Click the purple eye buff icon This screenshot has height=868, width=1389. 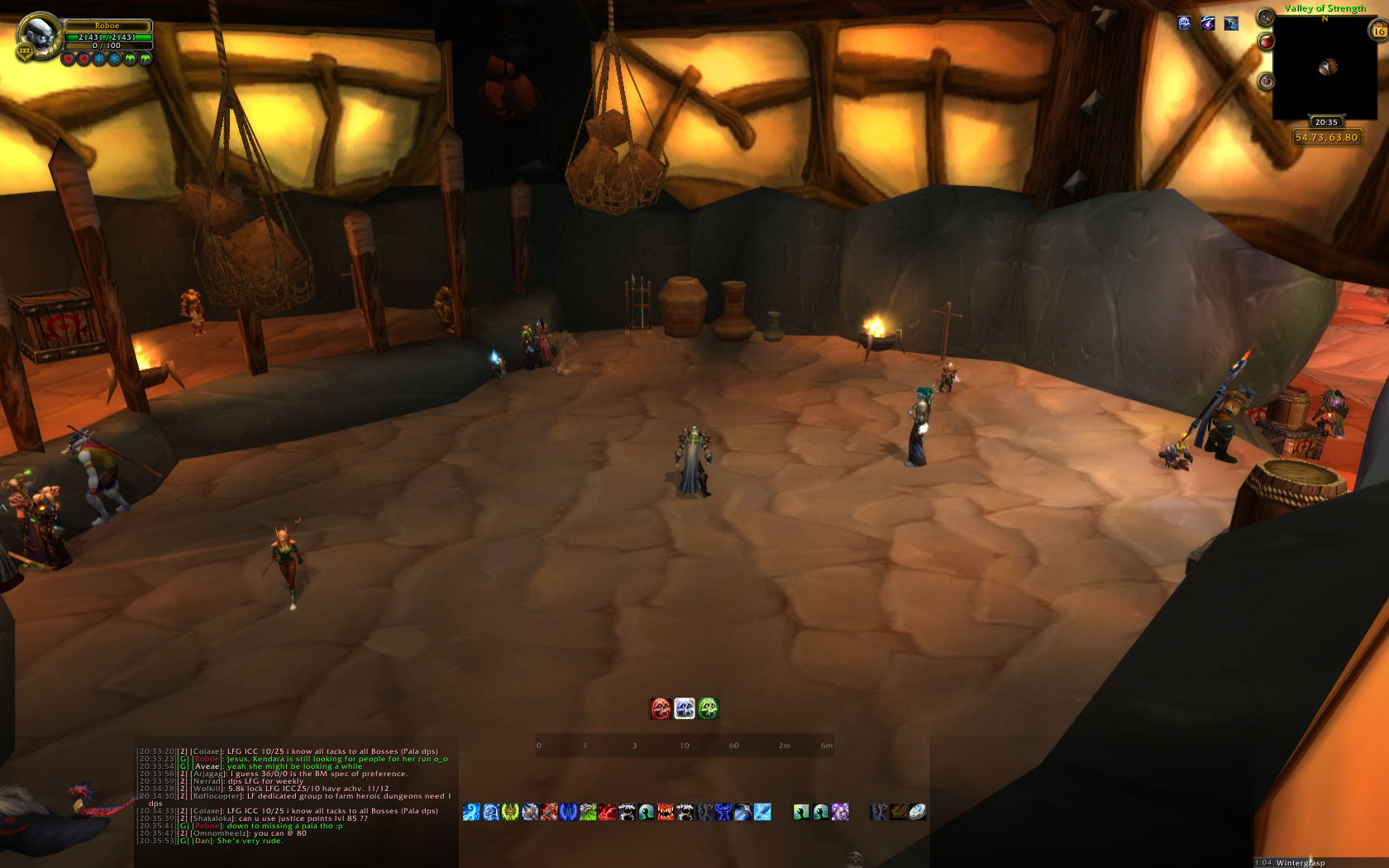pos(1208,23)
